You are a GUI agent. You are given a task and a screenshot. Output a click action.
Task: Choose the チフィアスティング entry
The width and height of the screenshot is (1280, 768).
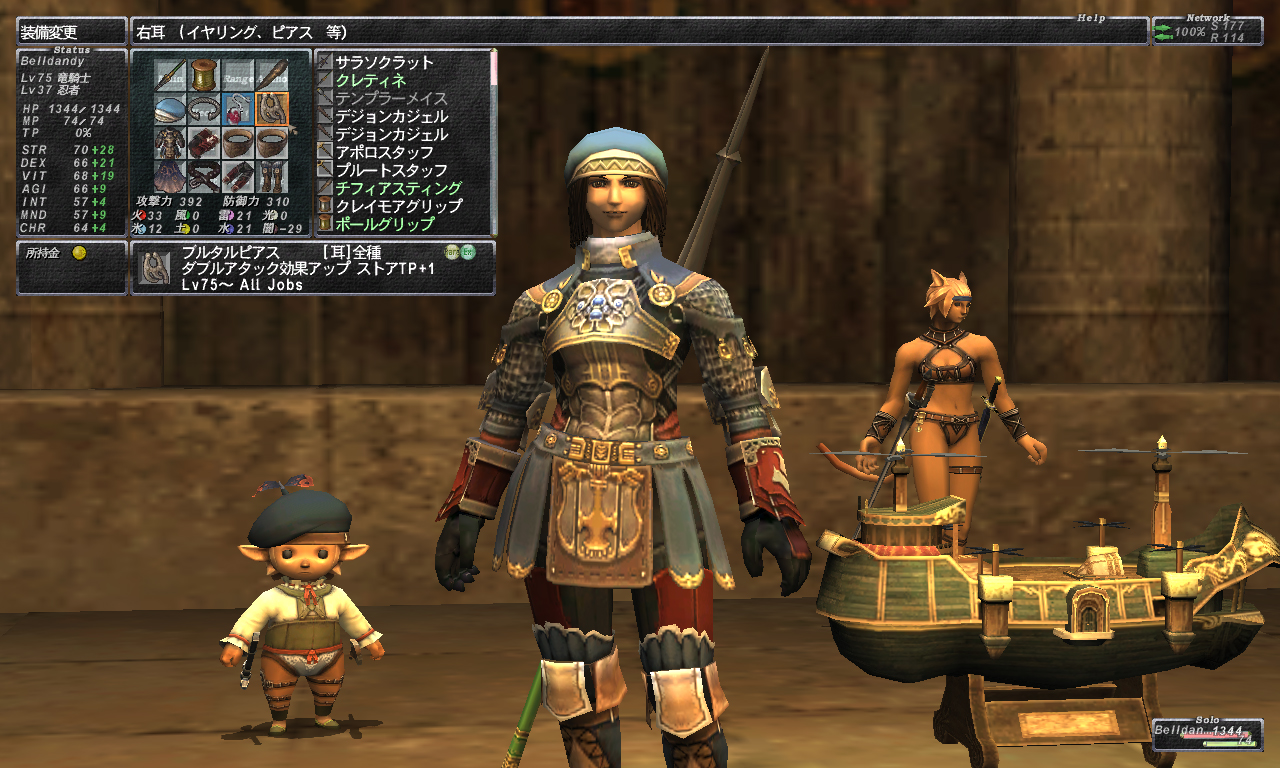pos(398,188)
